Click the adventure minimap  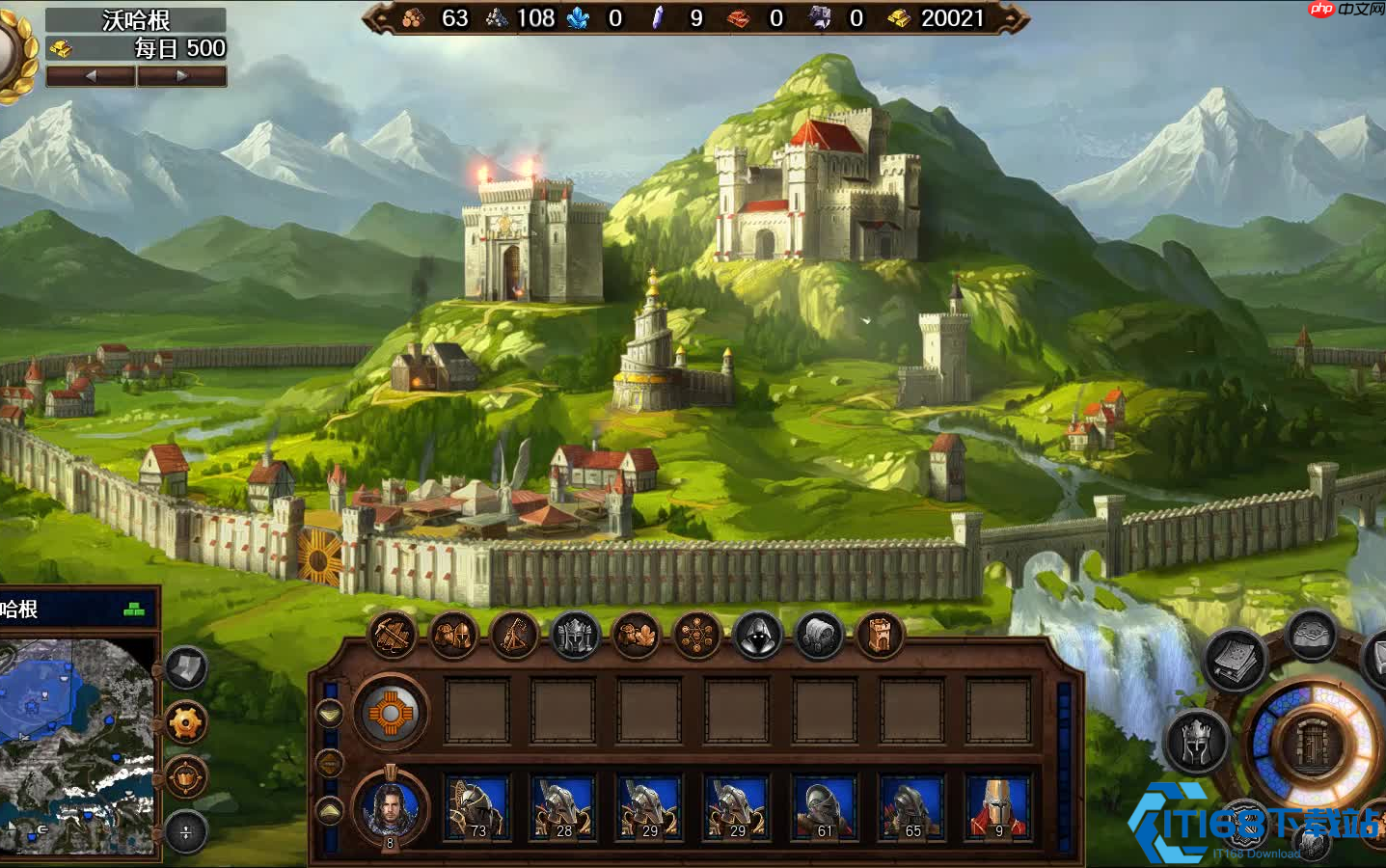[77, 743]
